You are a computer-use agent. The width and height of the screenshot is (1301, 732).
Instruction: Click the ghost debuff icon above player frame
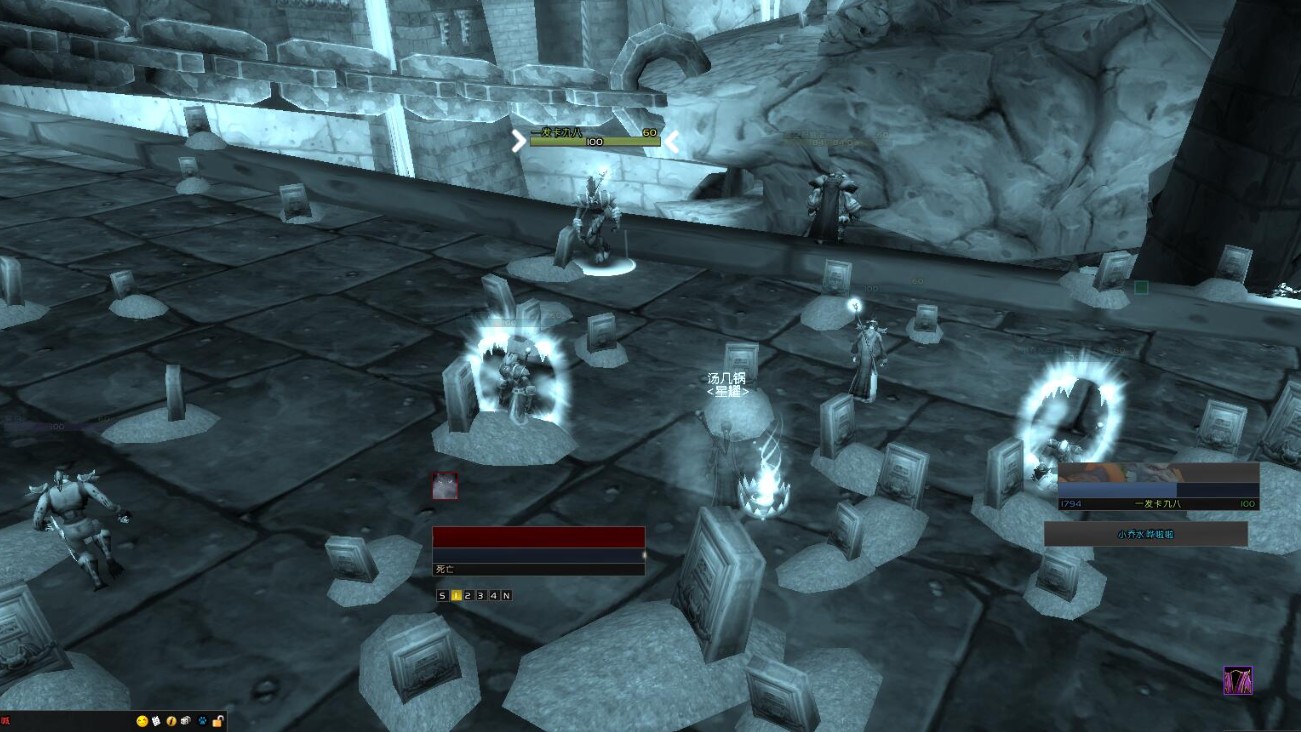pos(445,486)
